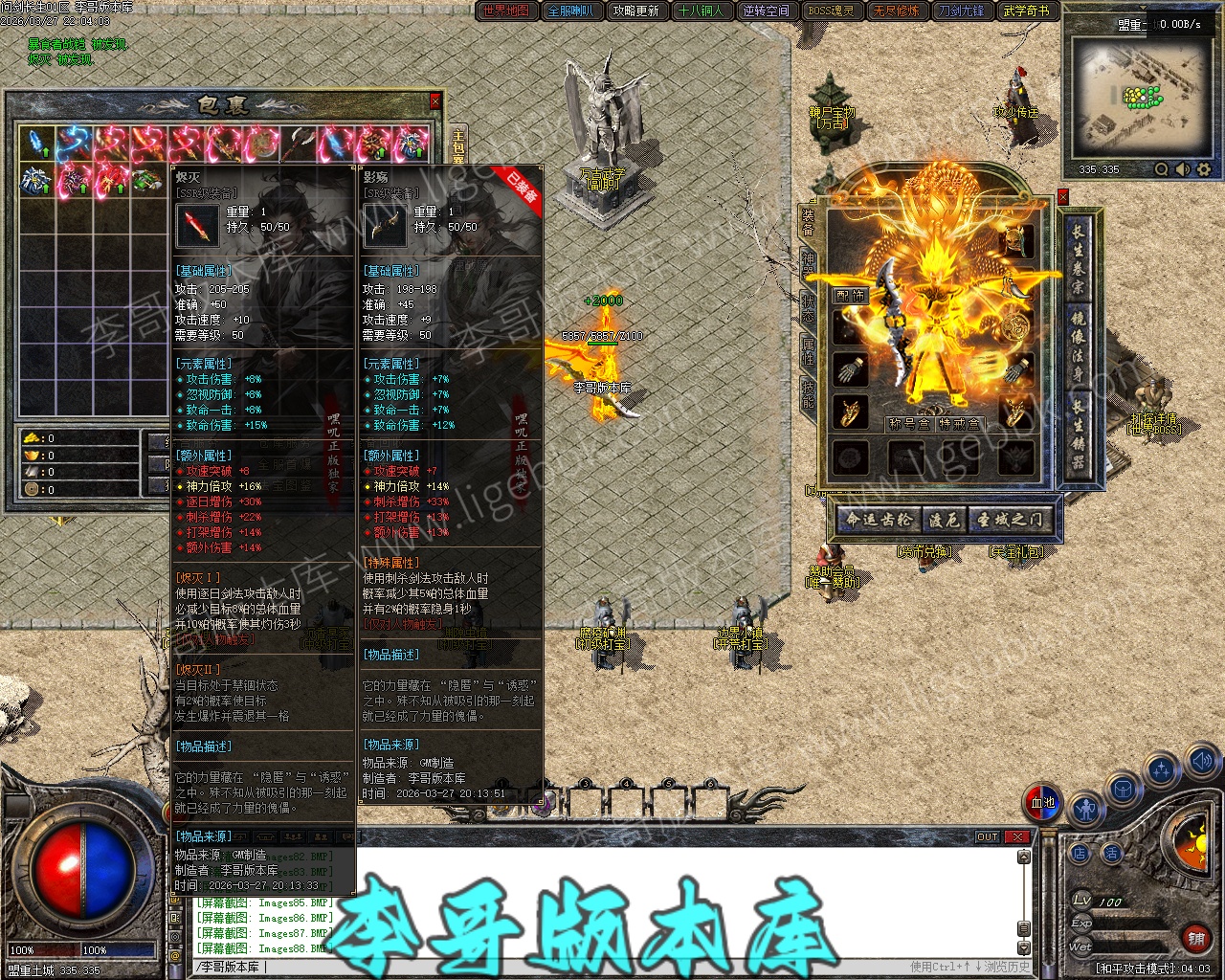Click the red 辅 assist button

point(1196,939)
